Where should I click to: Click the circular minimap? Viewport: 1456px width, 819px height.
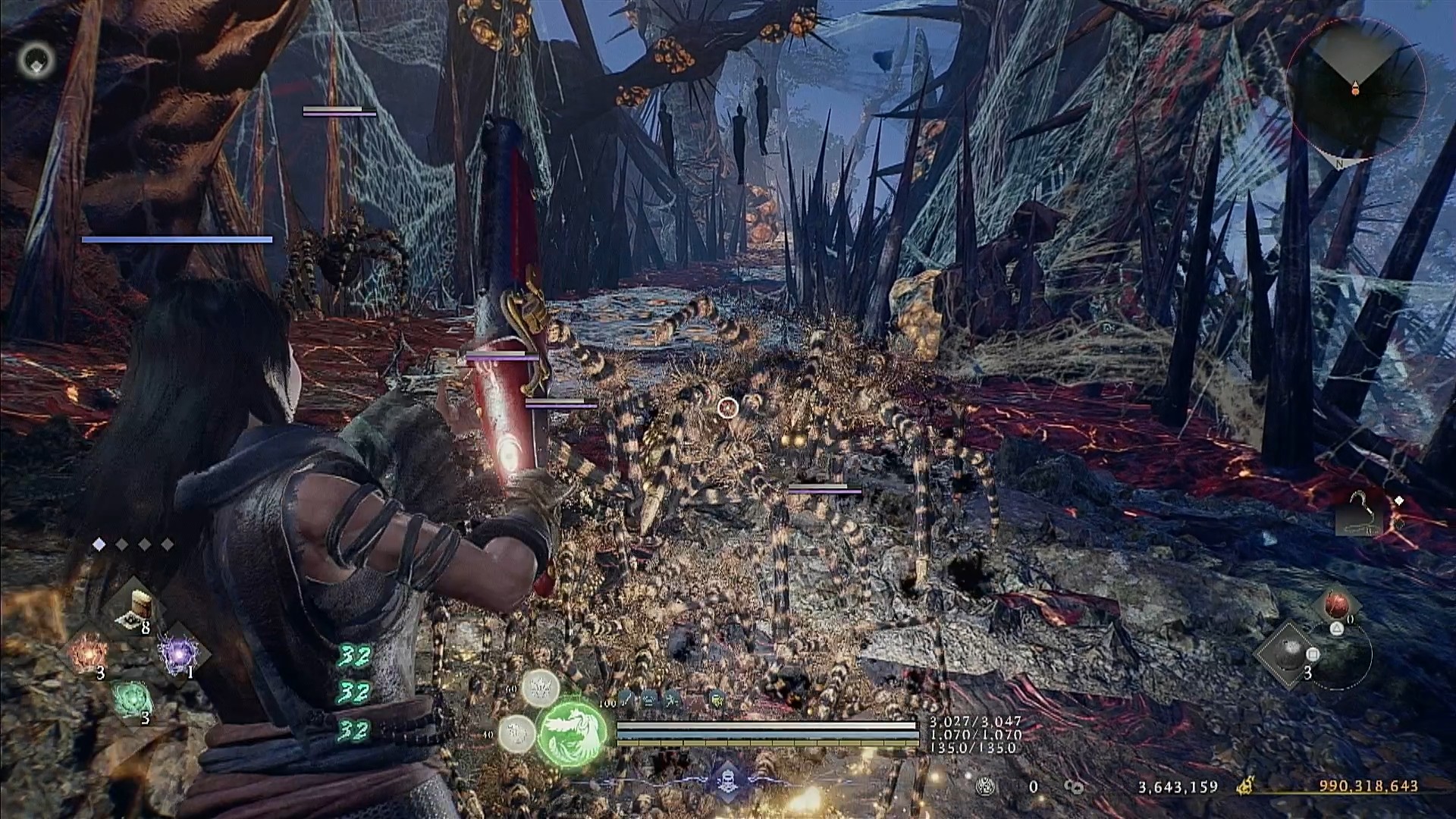[1355, 89]
